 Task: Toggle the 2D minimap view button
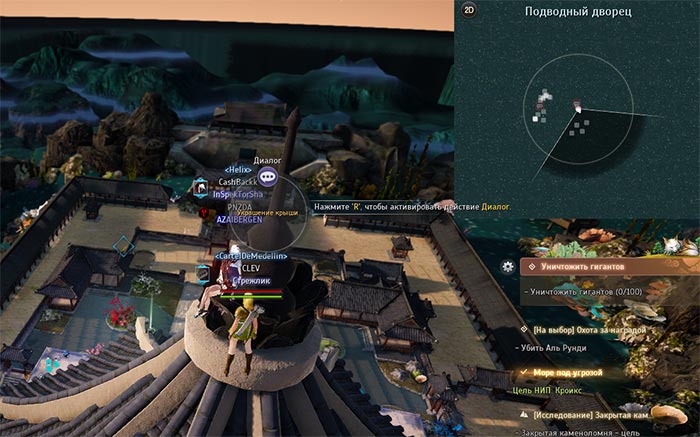[470, 11]
